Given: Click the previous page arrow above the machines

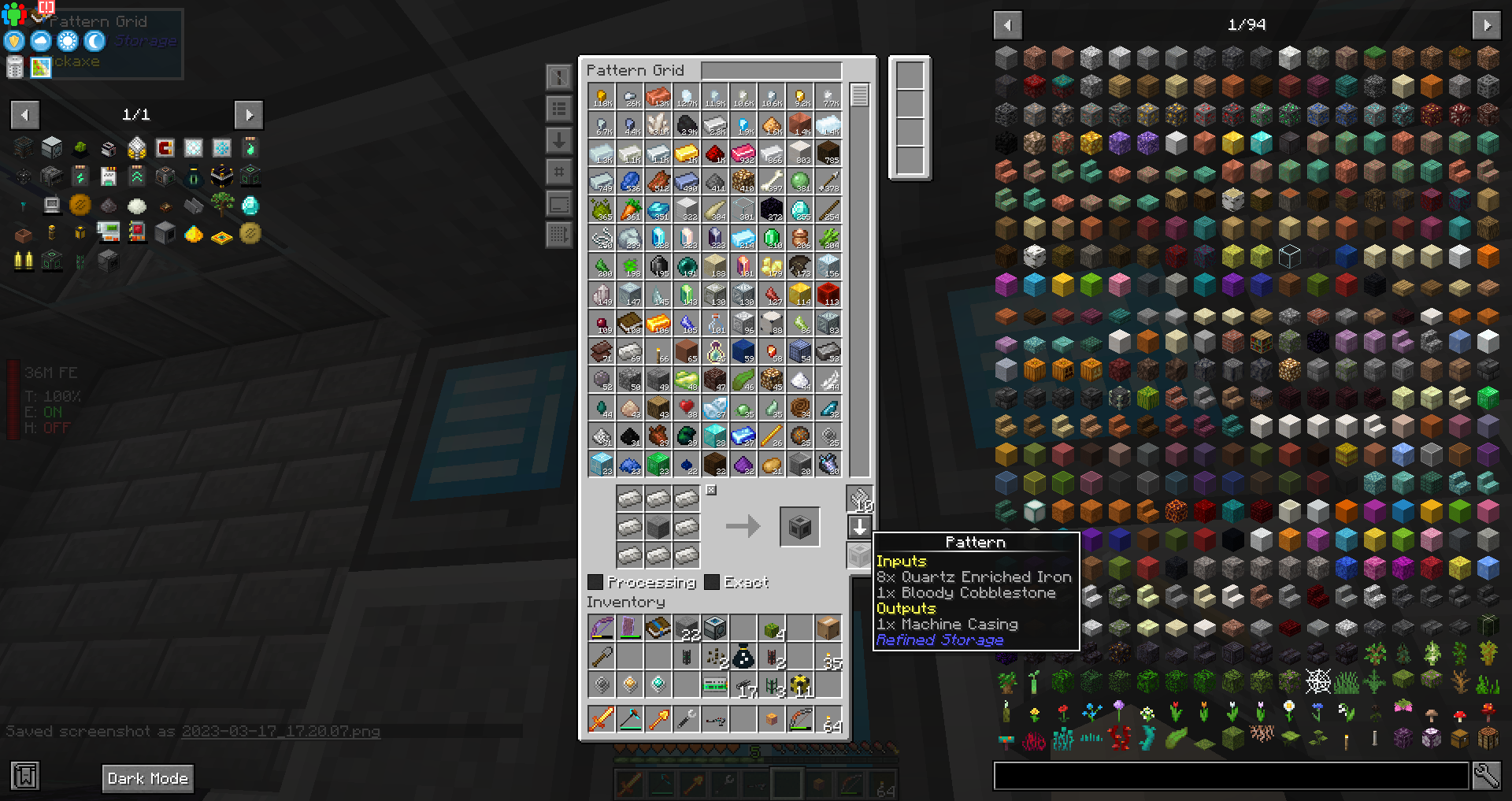Looking at the screenshot, I should pos(24,115).
